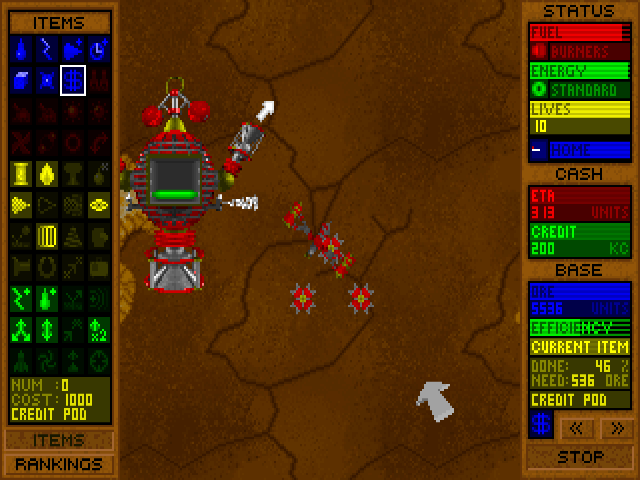
Task: Activate the blue Home button
Action: pos(580,150)
